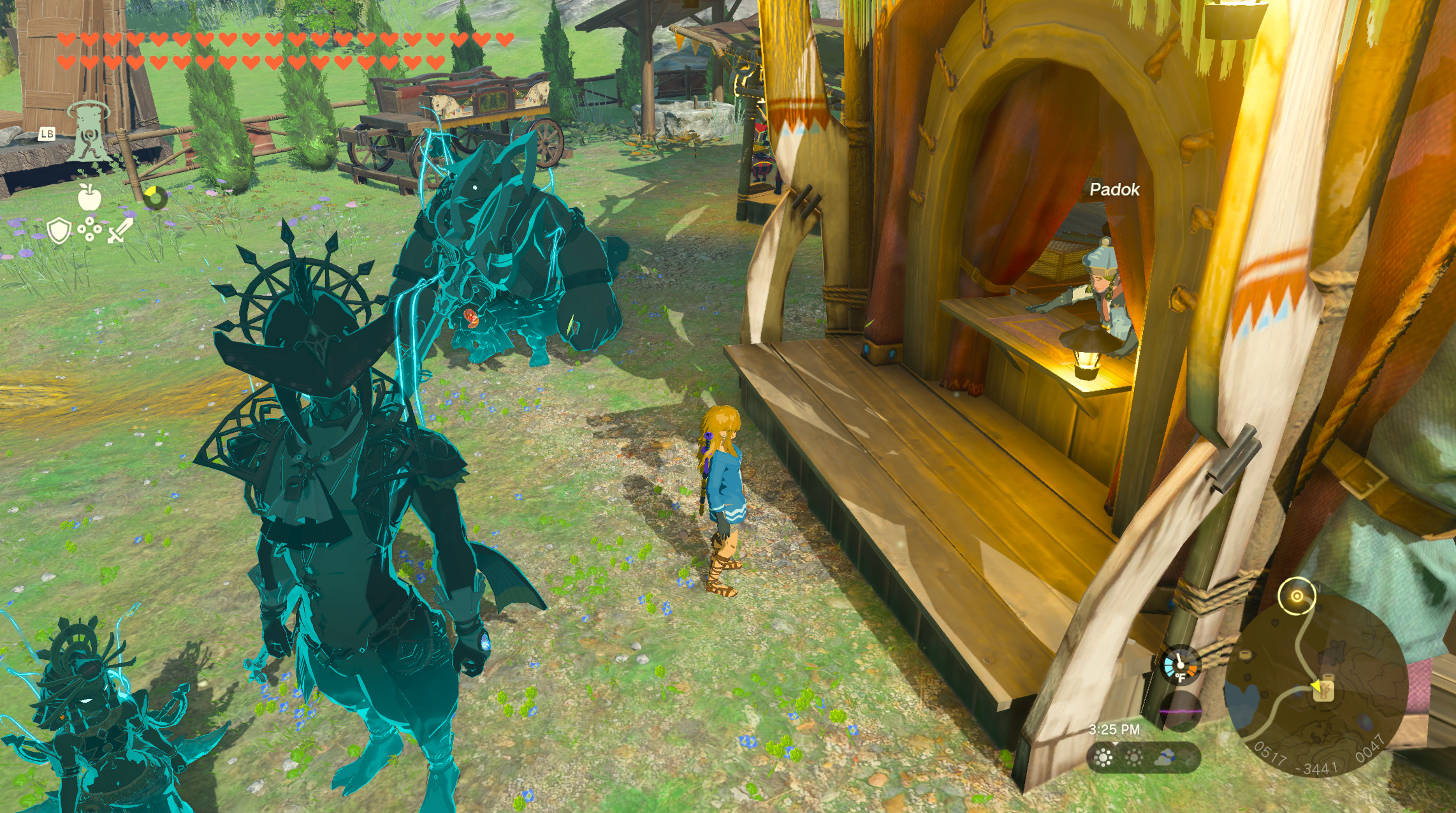This screenshot has width=1456, height=813.
Task: Toggle the stamina wheel indicator
Action: click(x=156, y=198)
